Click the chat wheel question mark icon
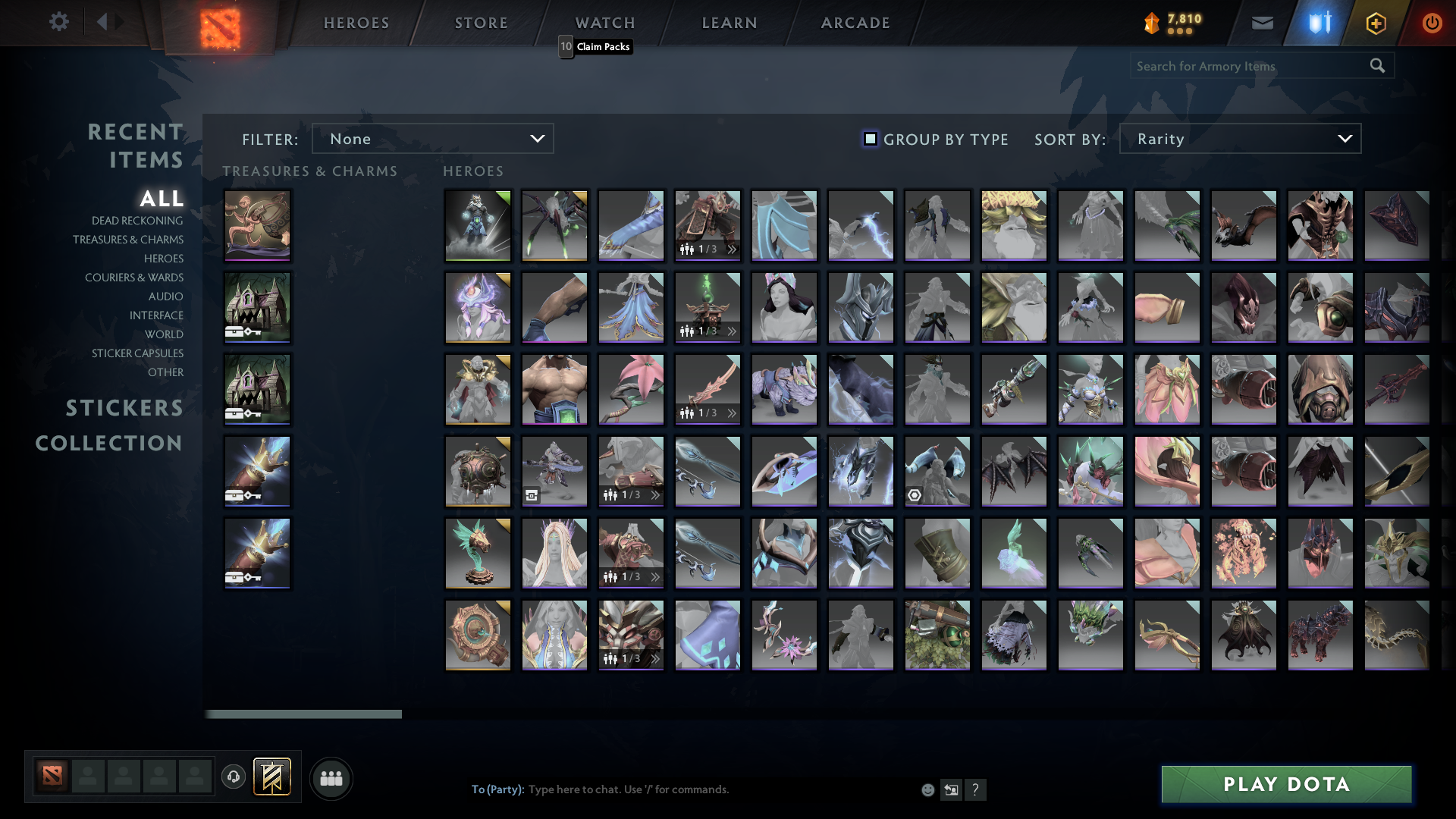1456x819 pixels. point(976,789)
